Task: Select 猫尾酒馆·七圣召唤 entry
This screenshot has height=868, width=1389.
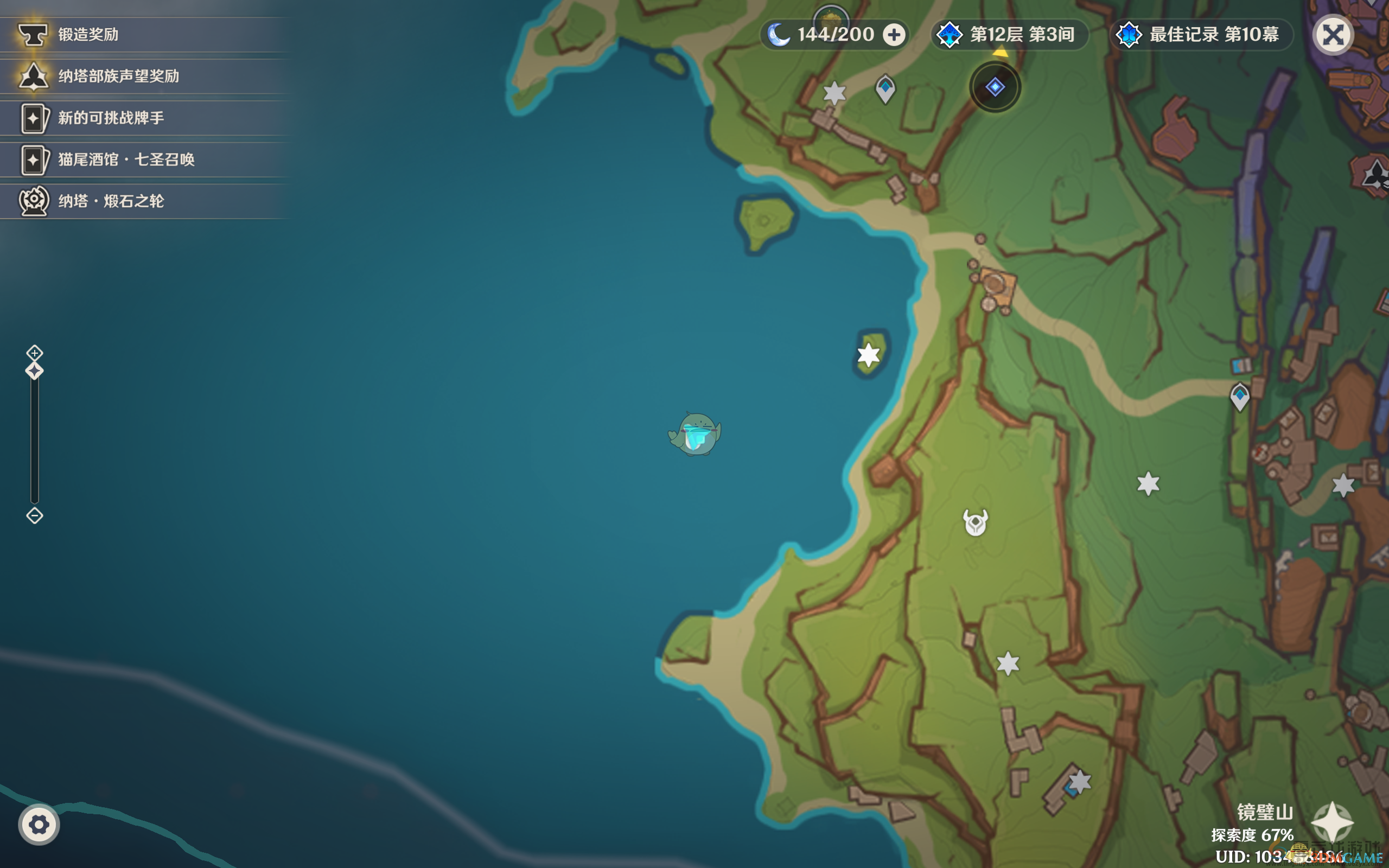Action: coord(126,159)
